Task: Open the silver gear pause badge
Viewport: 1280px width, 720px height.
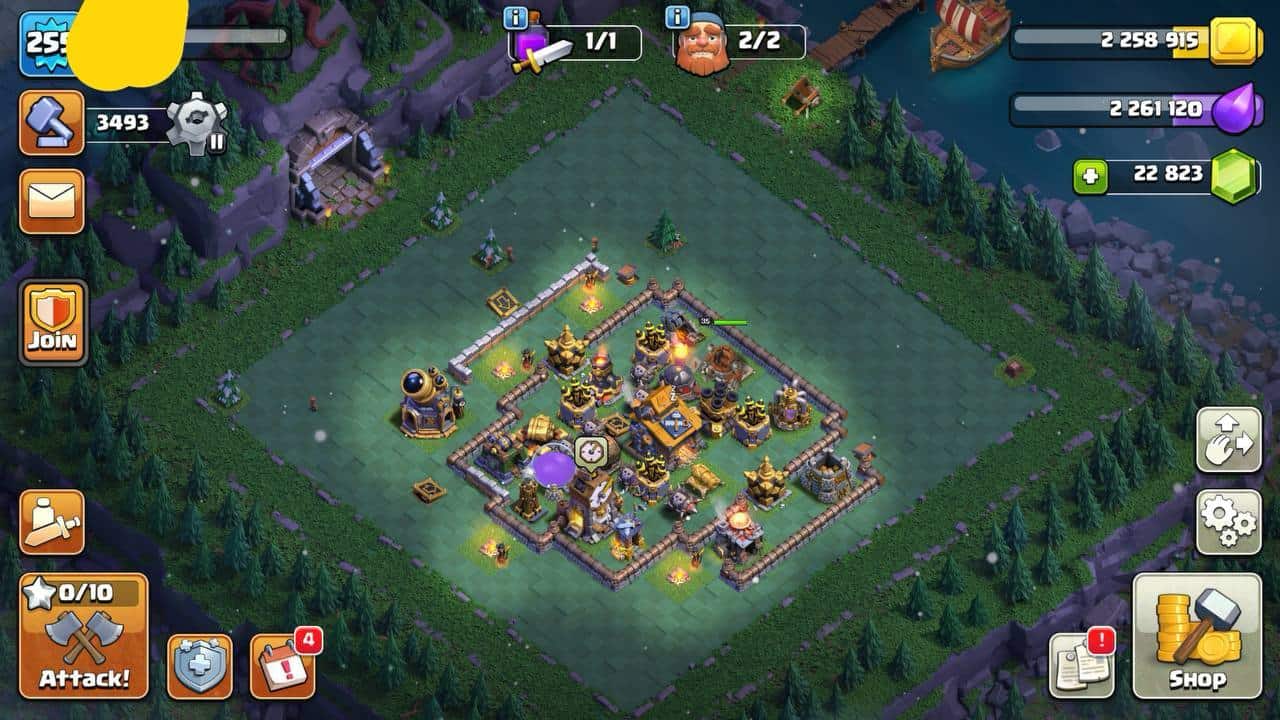Action: [x=196, y=123]
